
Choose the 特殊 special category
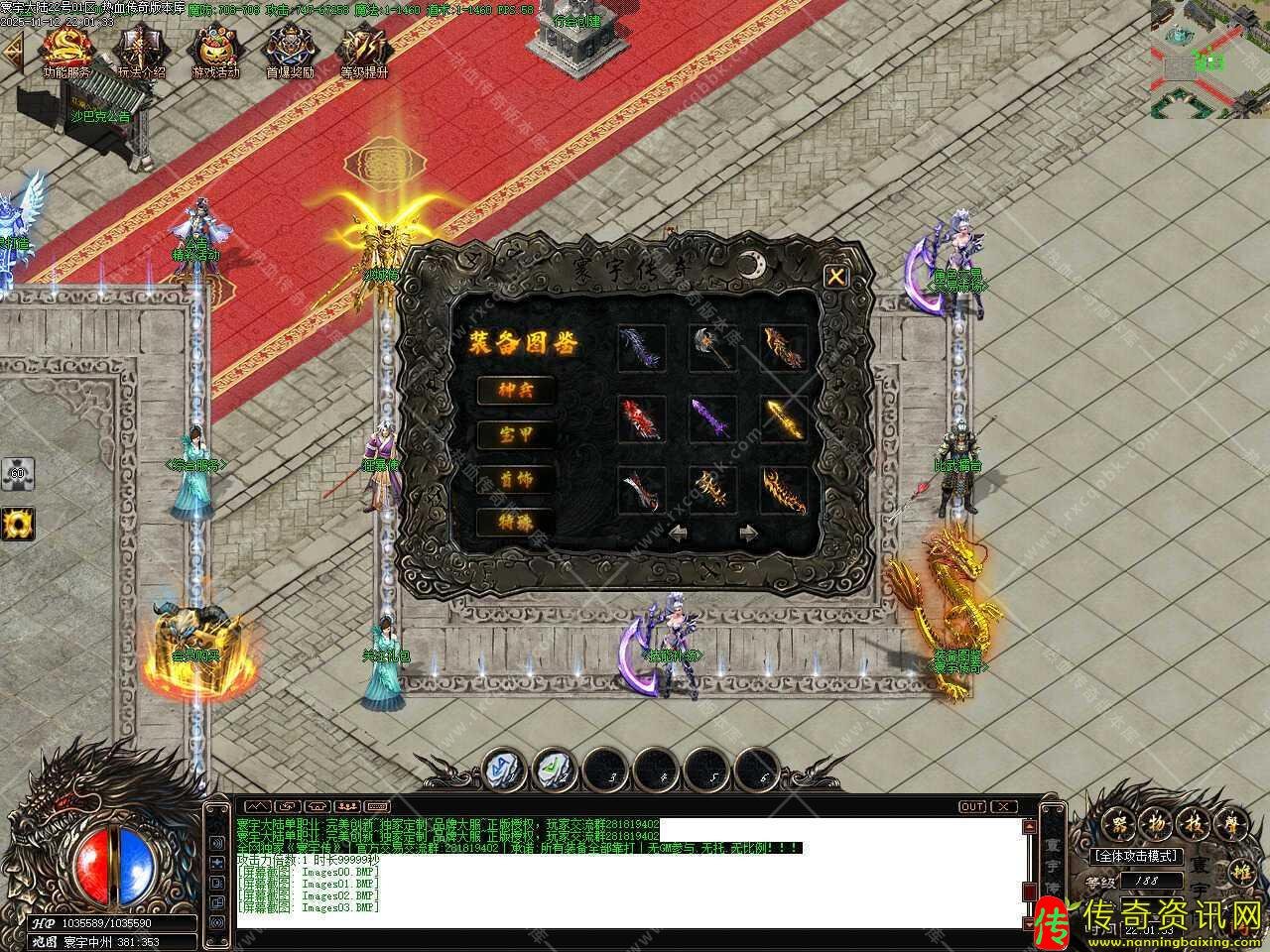point(515,522)
